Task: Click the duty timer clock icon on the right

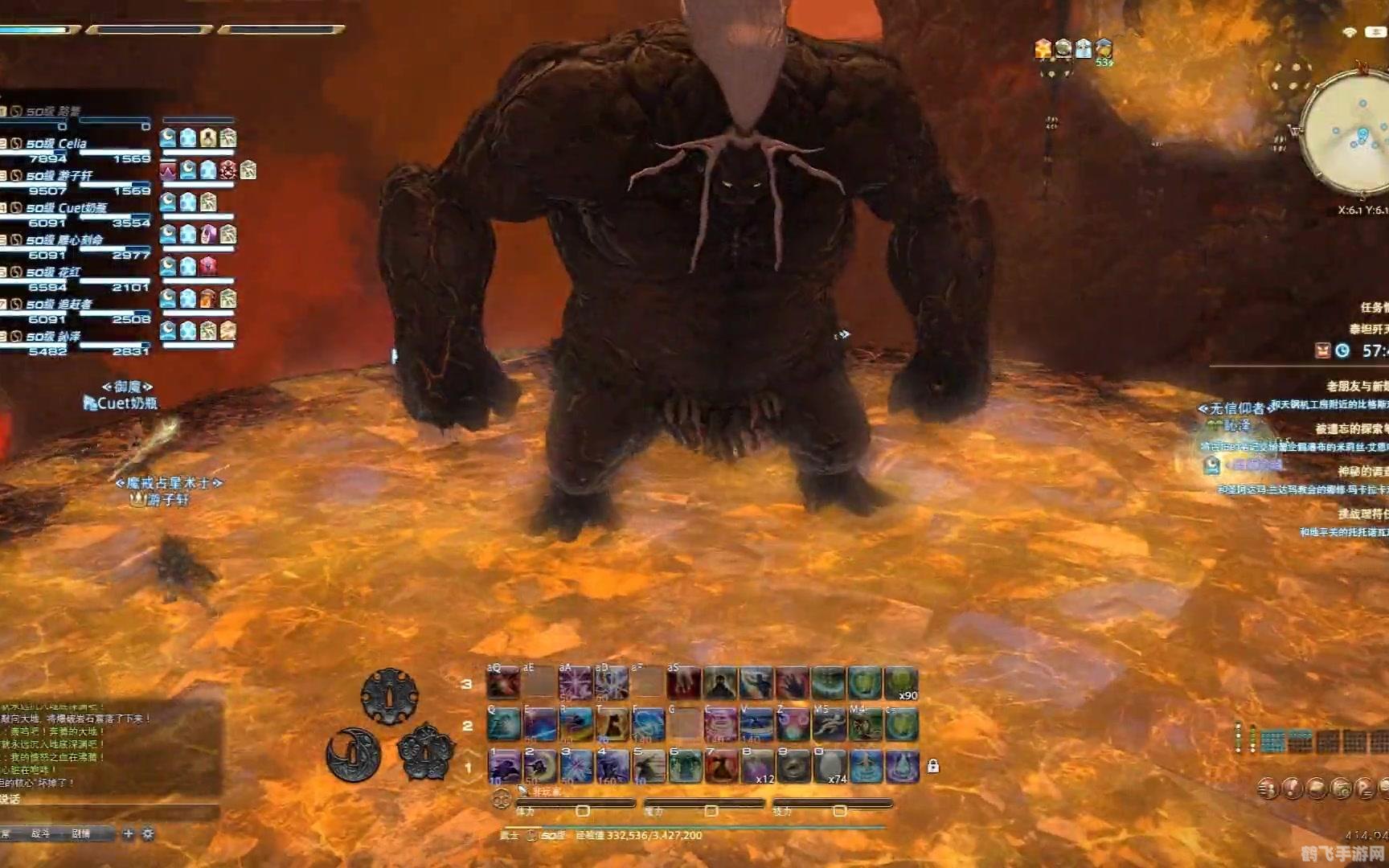Action: click(x=1342, y=350)
